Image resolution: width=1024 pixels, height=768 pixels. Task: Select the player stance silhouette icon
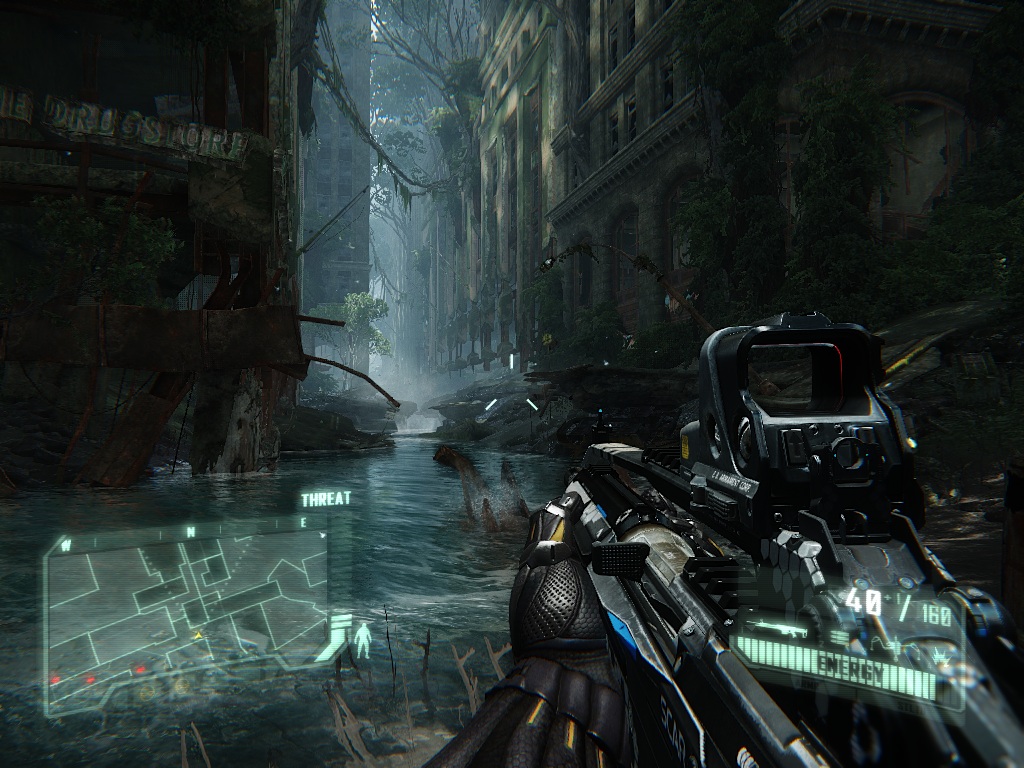(362, 638)
